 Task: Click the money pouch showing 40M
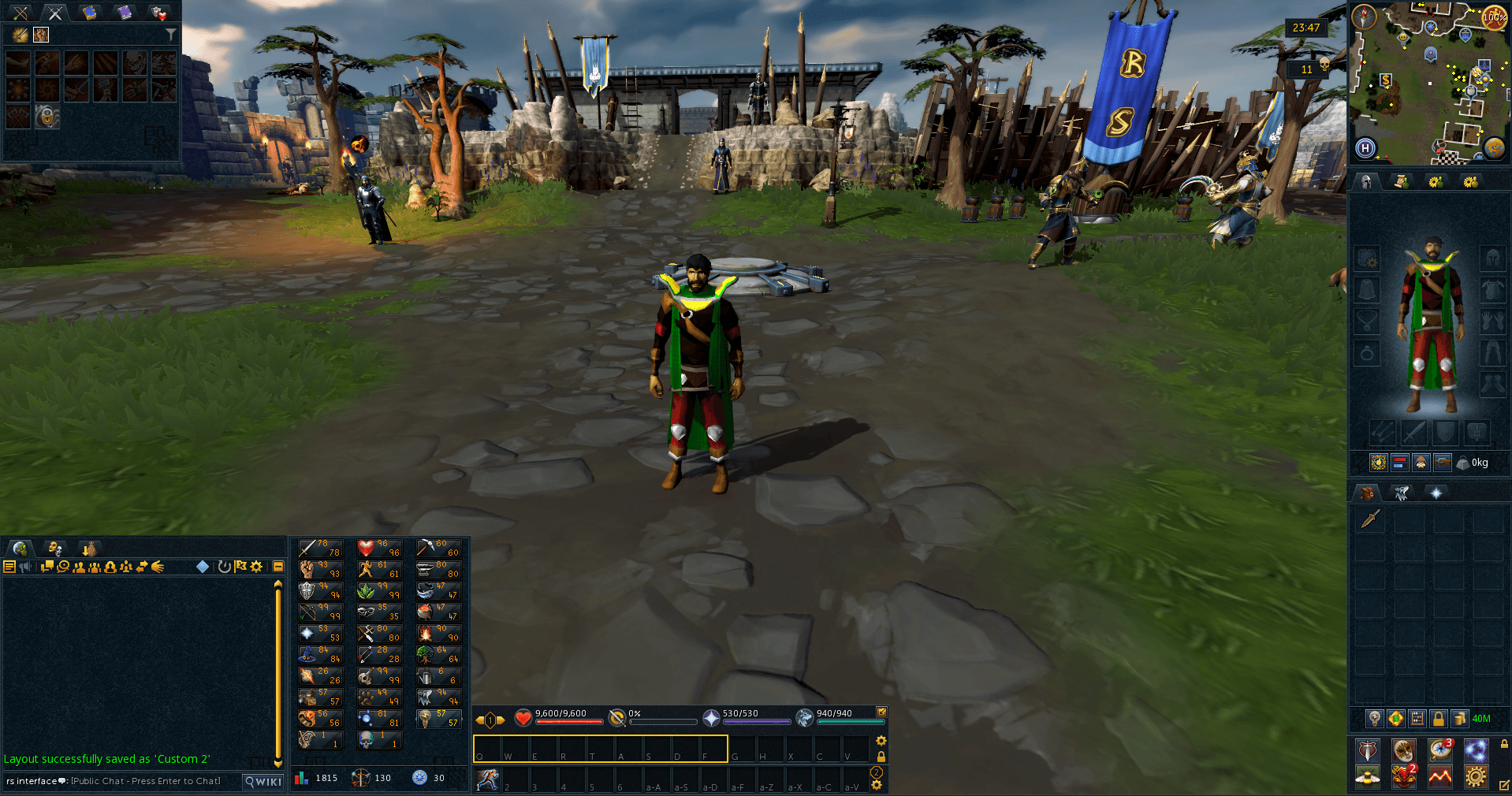click(x=1460, y=719)
